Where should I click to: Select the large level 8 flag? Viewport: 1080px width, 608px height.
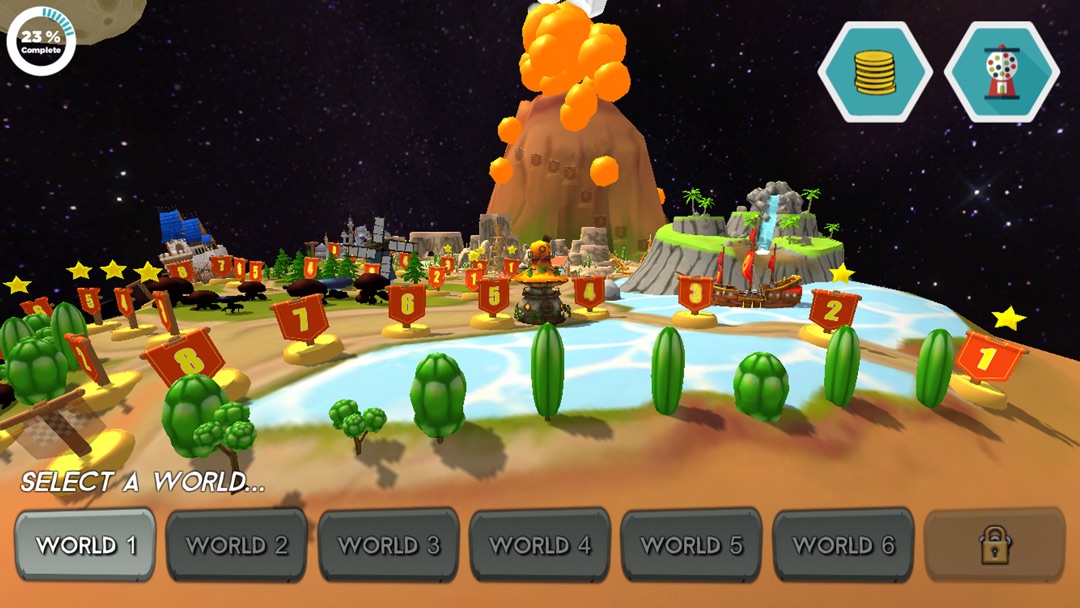[183, 355]
